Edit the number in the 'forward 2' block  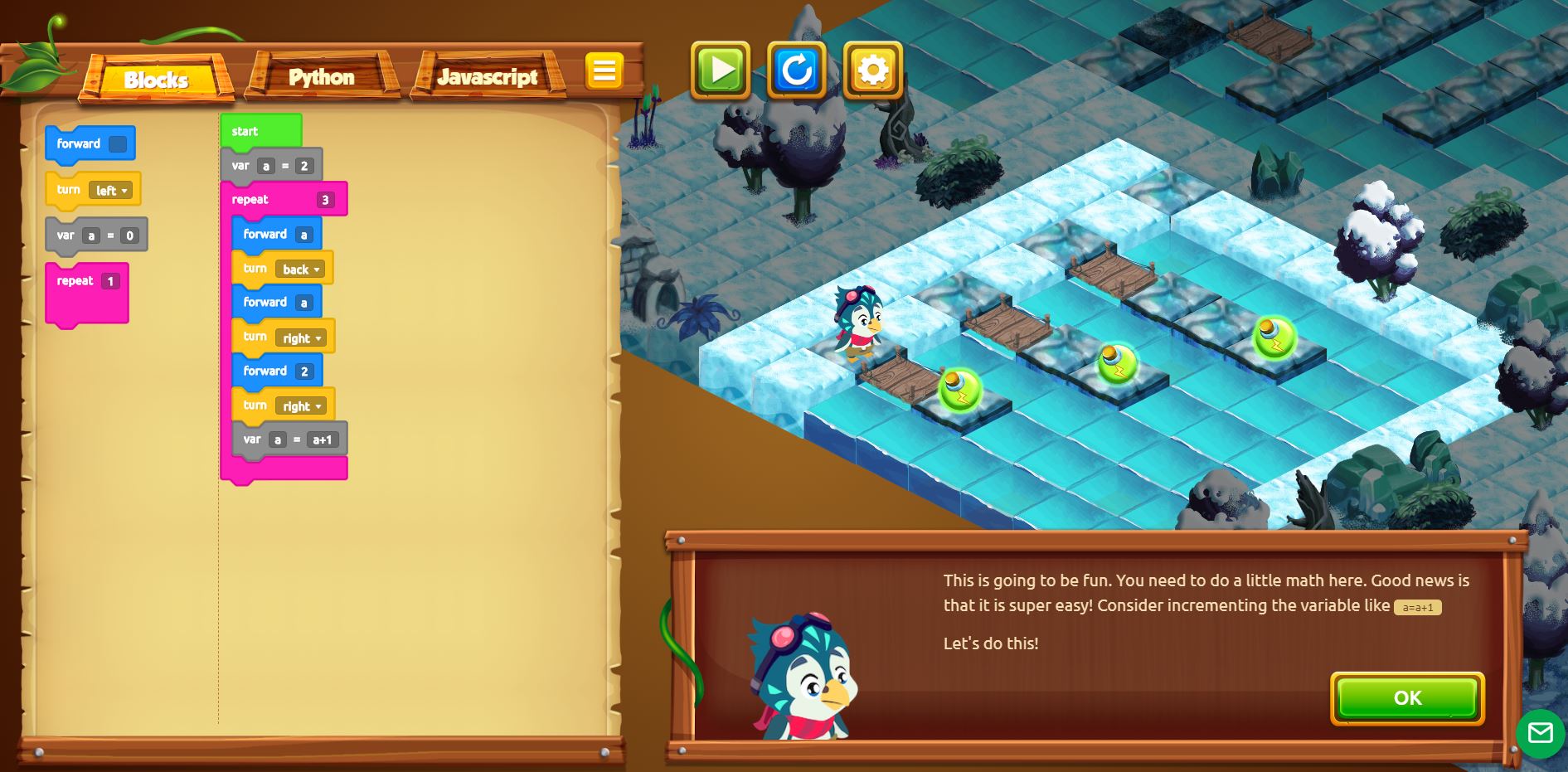[x=304, y=371]
